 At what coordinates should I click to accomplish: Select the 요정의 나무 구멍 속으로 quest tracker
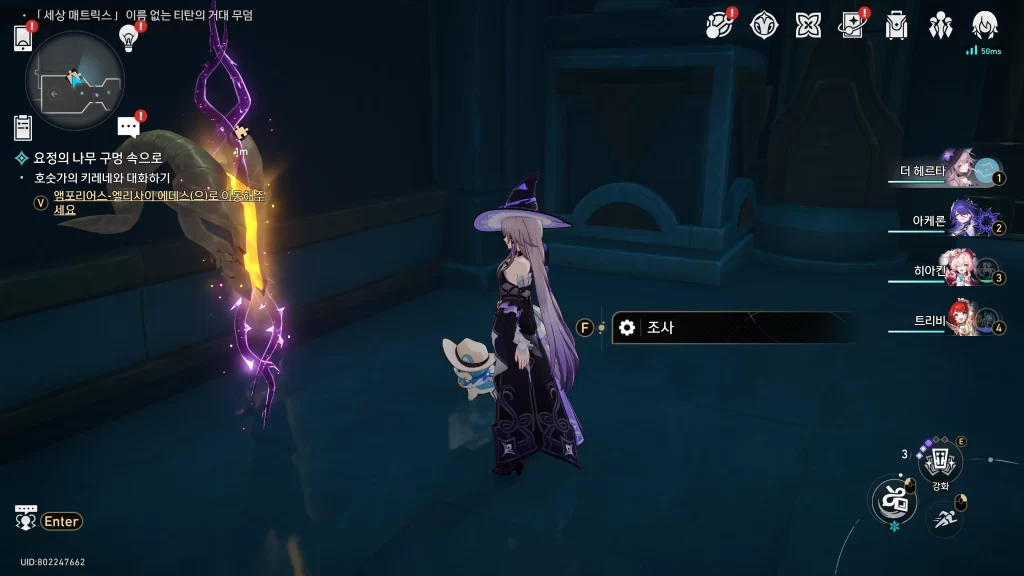(x=97, y=158)
